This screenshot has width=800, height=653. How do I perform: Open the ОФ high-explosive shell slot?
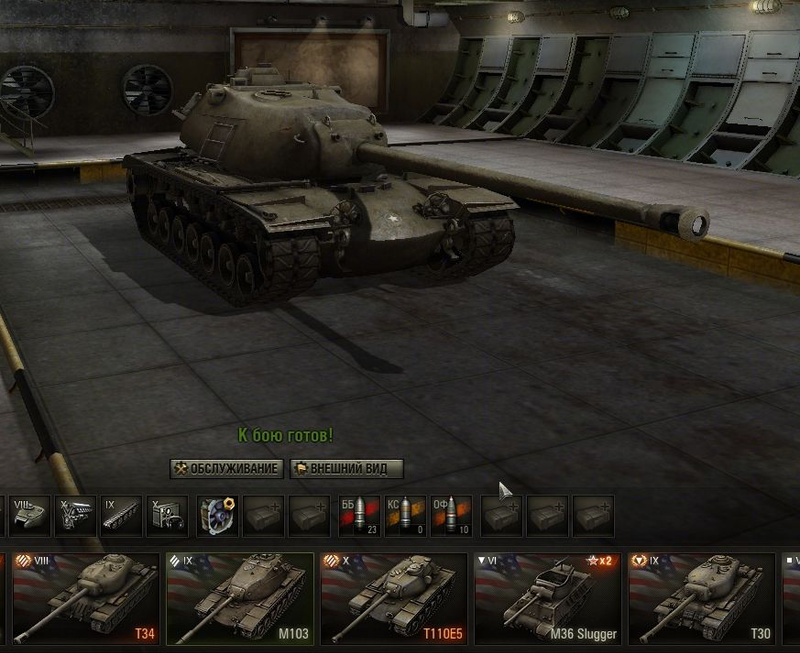(451, 516)
